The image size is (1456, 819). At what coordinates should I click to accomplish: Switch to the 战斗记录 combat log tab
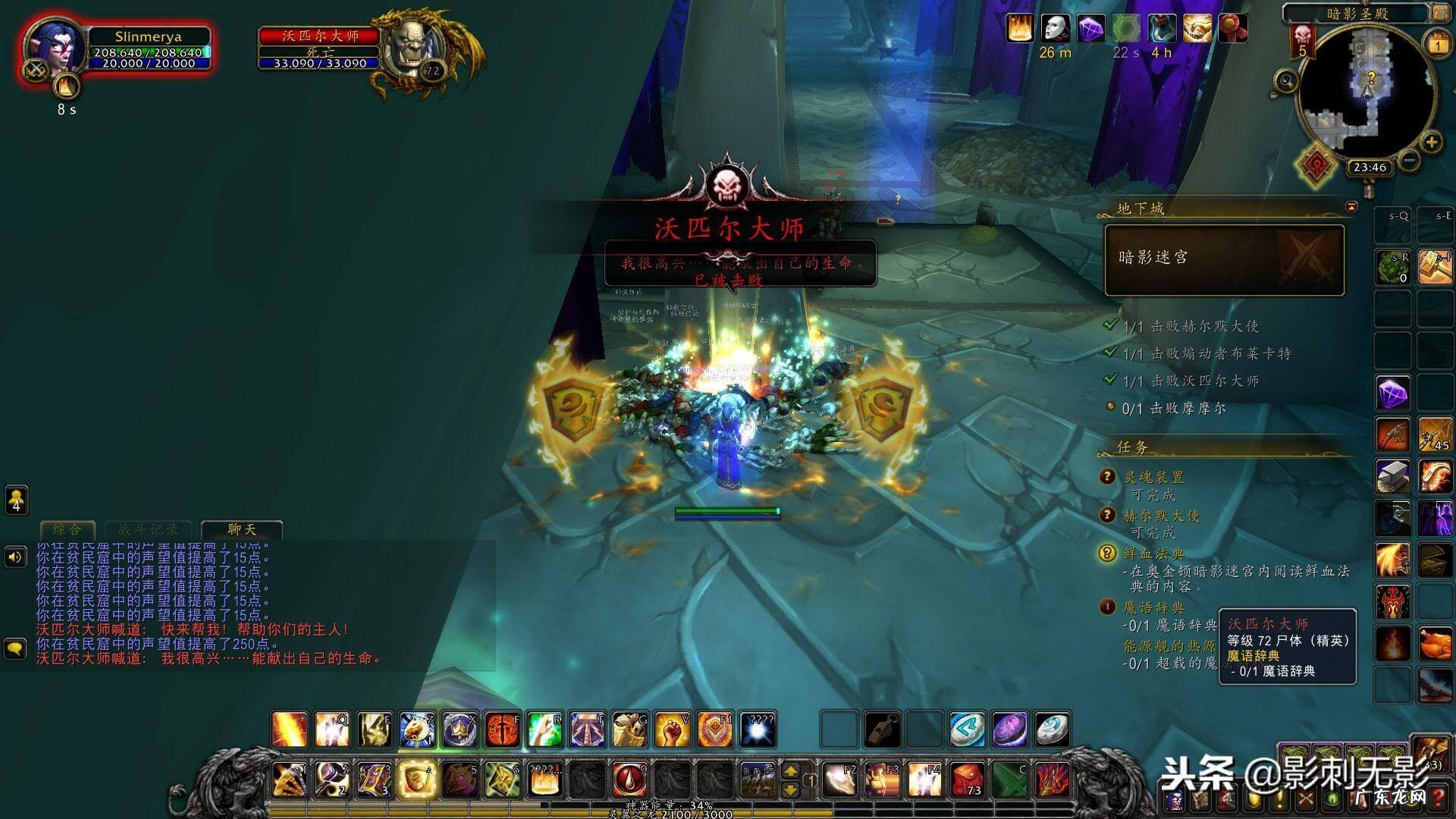point(149,529)
